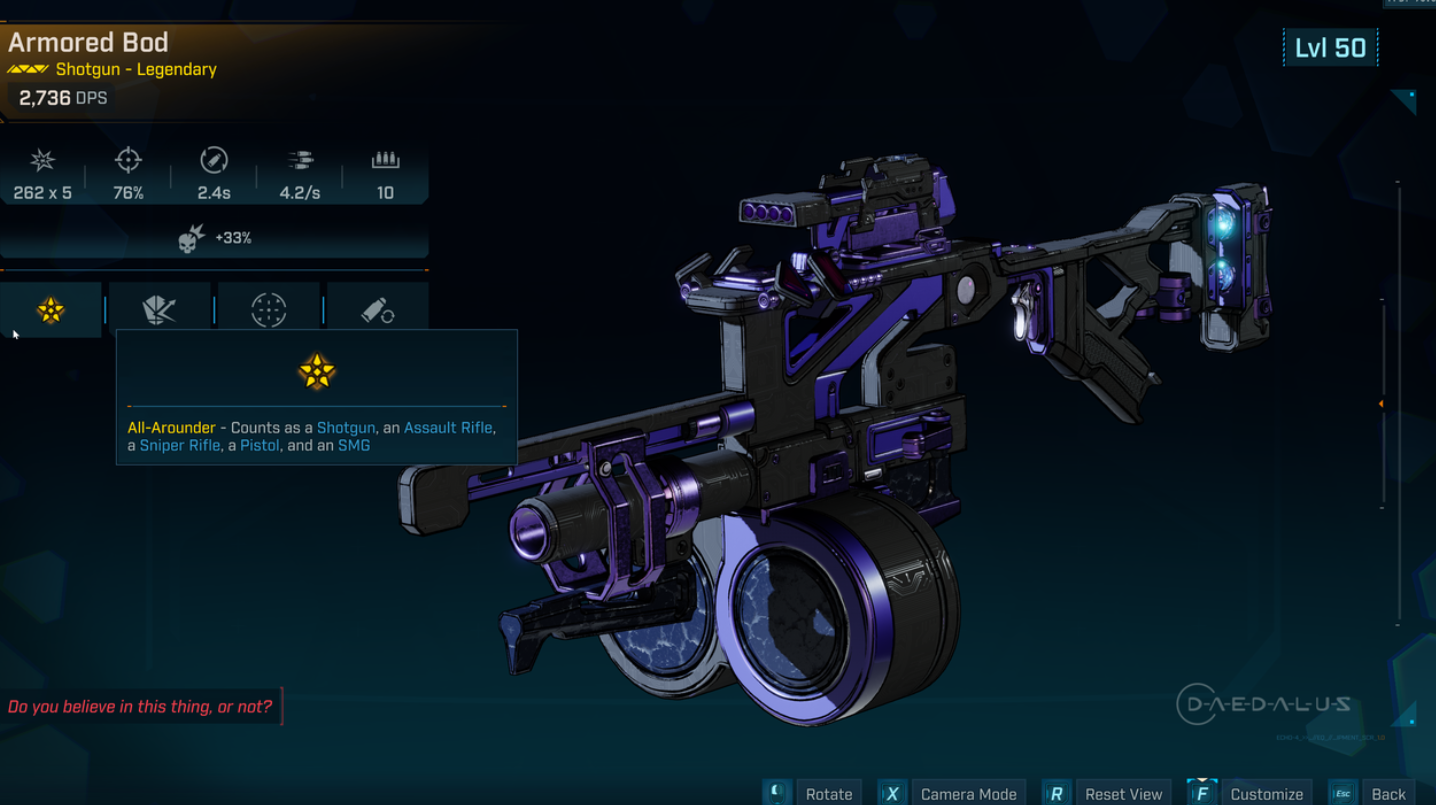
Task: Switch to the bullet reload perk tab
Action: pyautogui.click(x=378, y=310)
